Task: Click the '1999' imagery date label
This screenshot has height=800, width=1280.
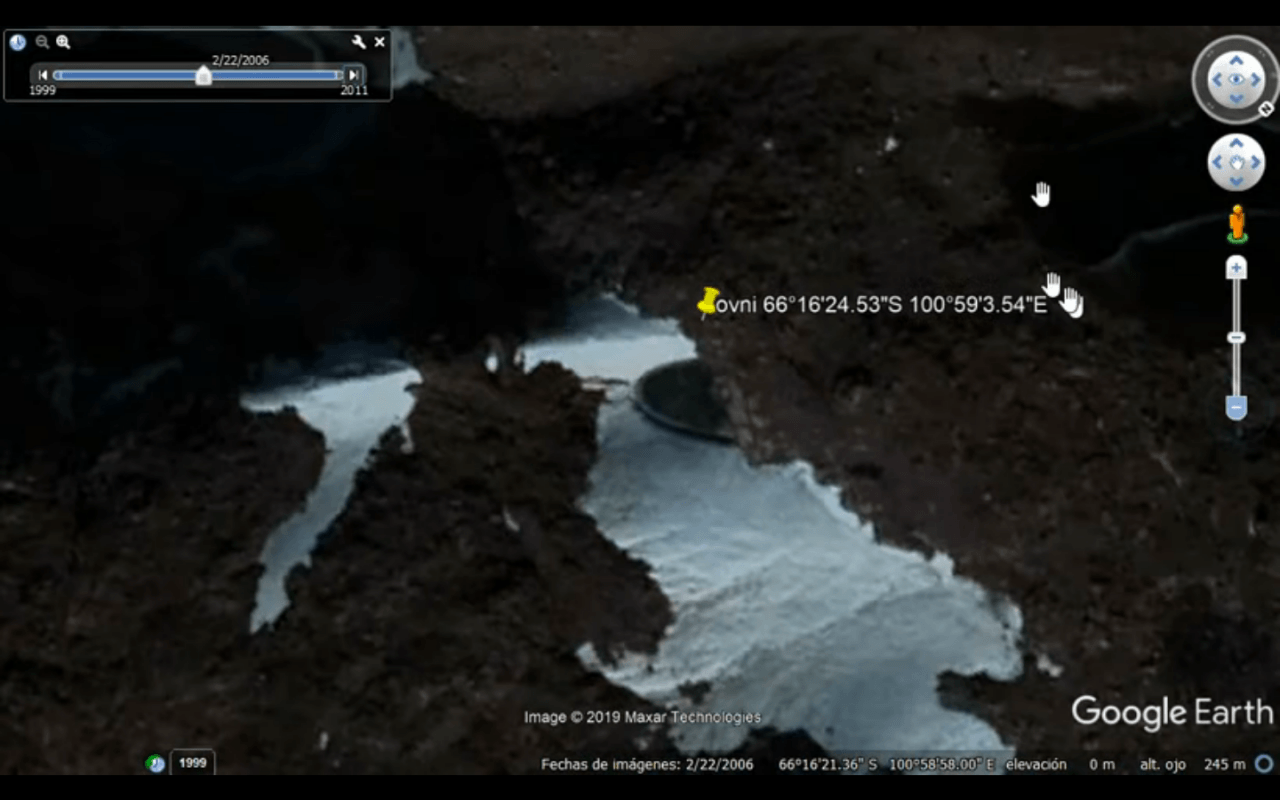Action: (192, 762)
